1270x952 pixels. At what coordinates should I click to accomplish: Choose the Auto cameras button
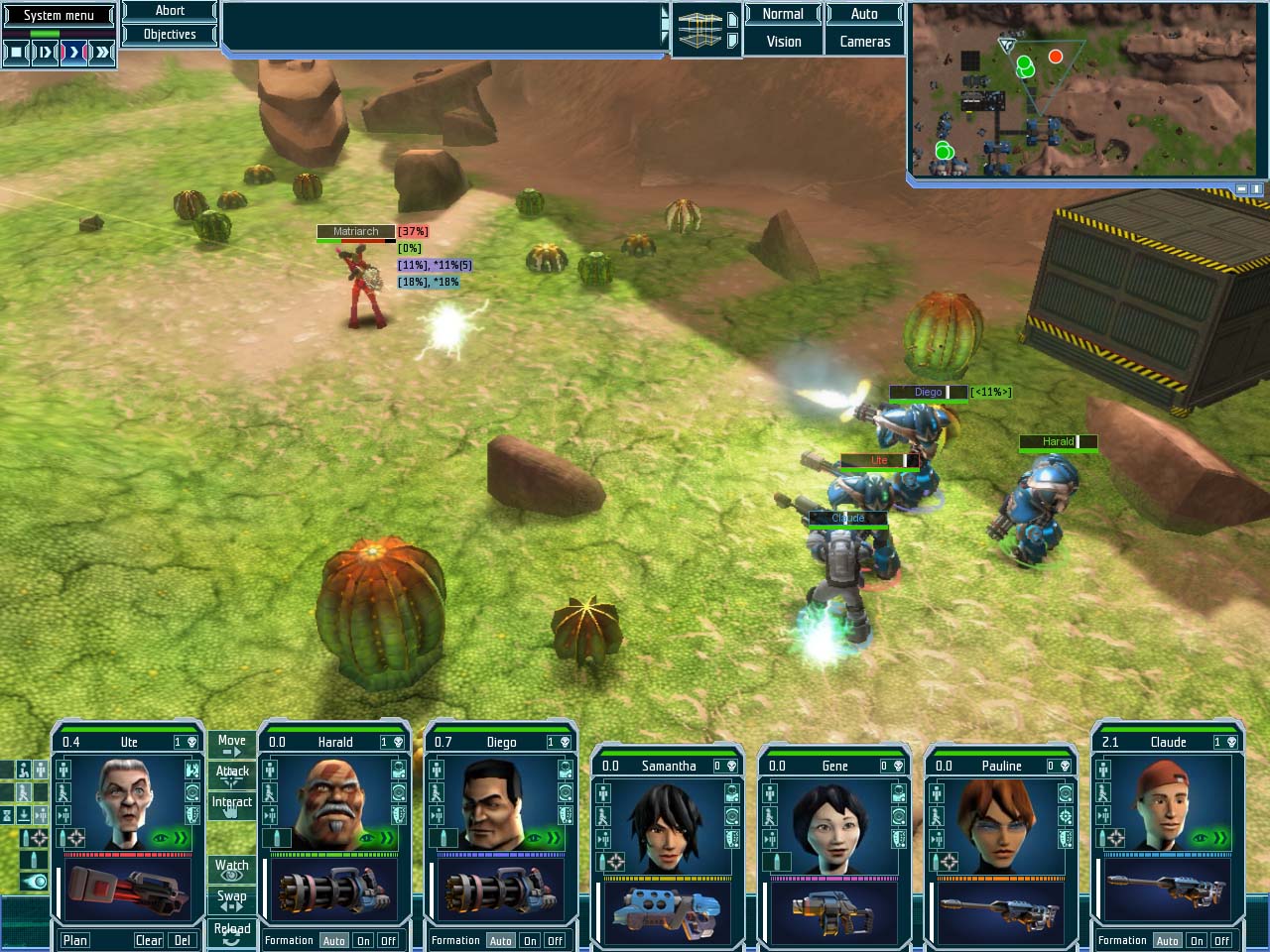(x=864, y=14)
